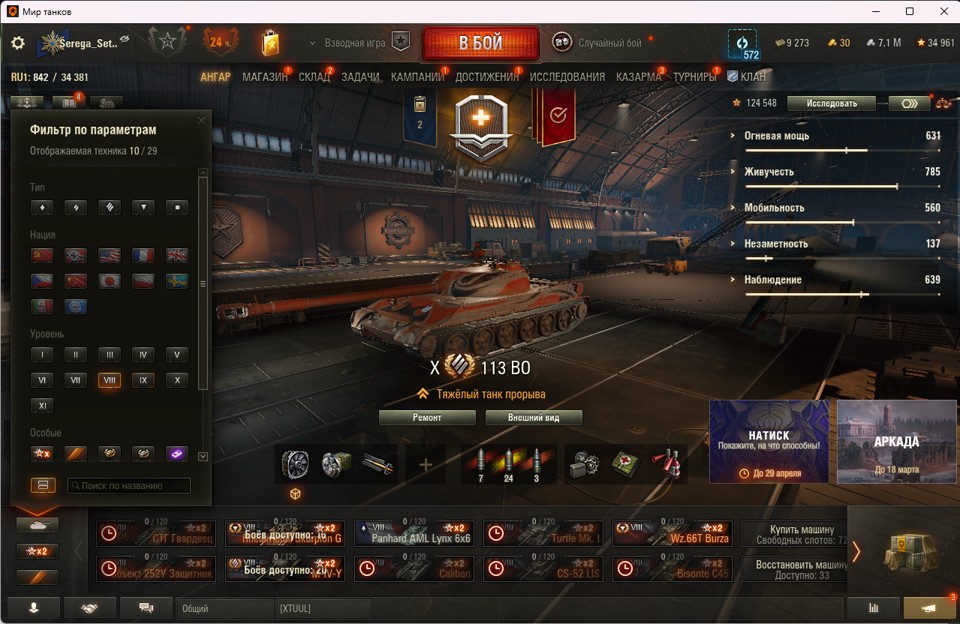Open the КАЗАРМА tab
This screenshot has height=624, width=960.
[638, 77]
